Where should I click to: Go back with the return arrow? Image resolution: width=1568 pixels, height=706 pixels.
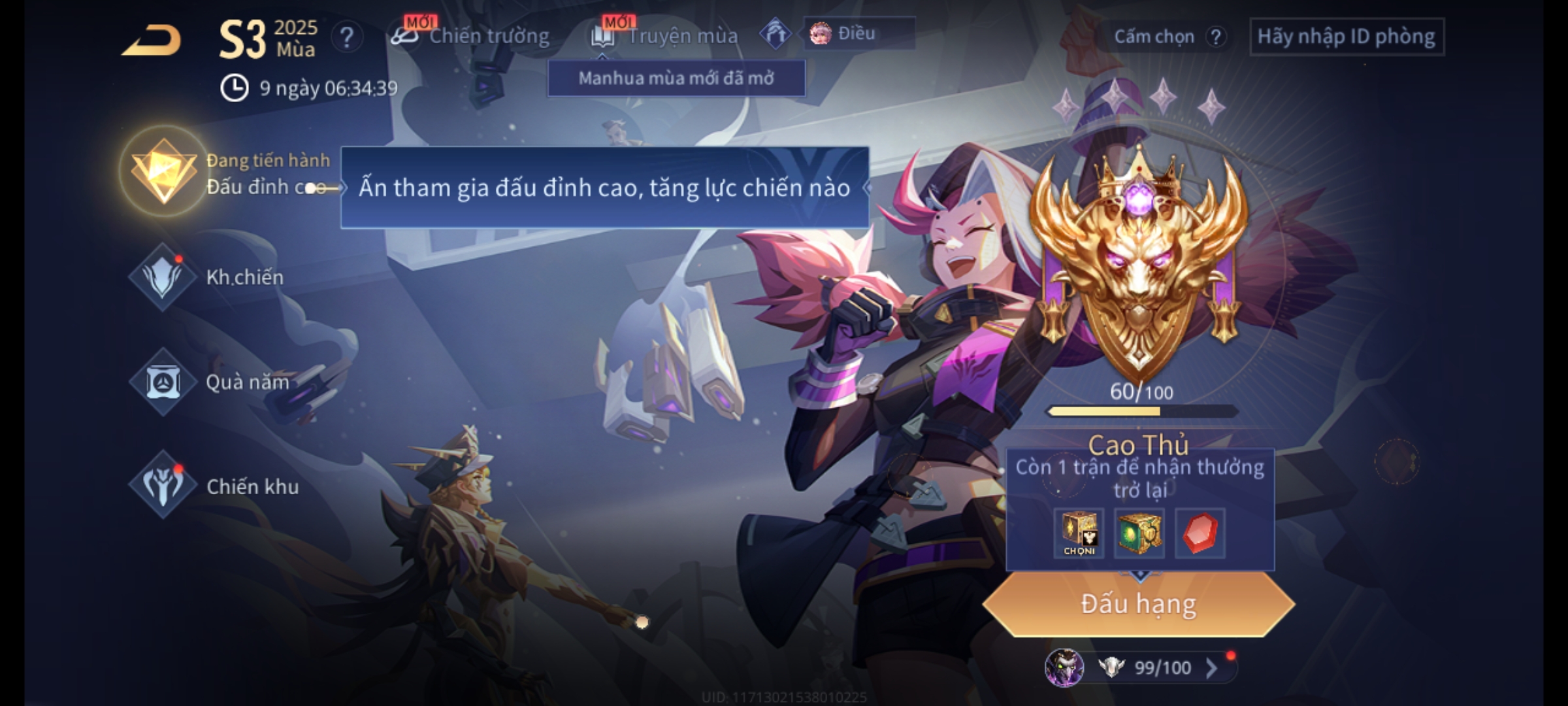pos(152,41)
